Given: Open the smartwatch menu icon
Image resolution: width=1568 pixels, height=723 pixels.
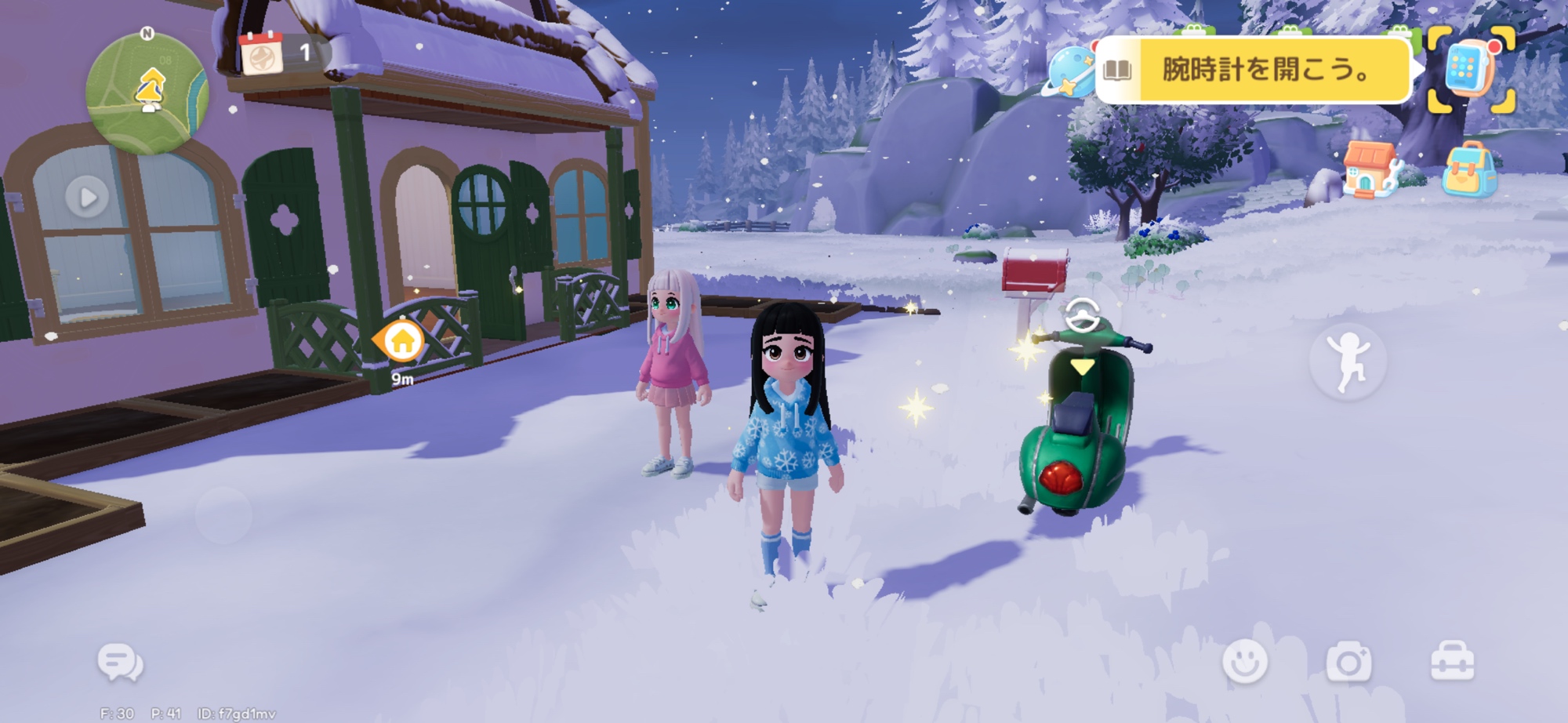Looking at the screenshot, I should pos(1470,69).
